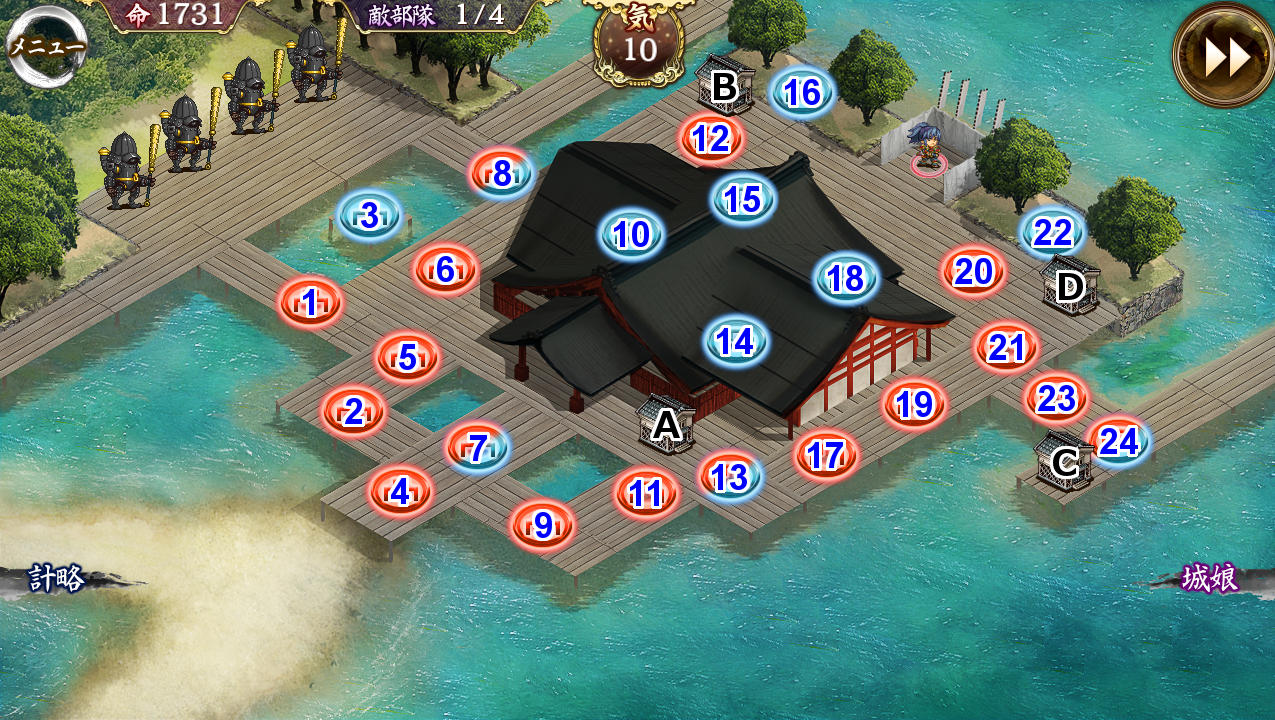The width and height of the screenshot is (1275, 720).
Task: Select deployment tile number 12
Action: [x=711, y=138]
